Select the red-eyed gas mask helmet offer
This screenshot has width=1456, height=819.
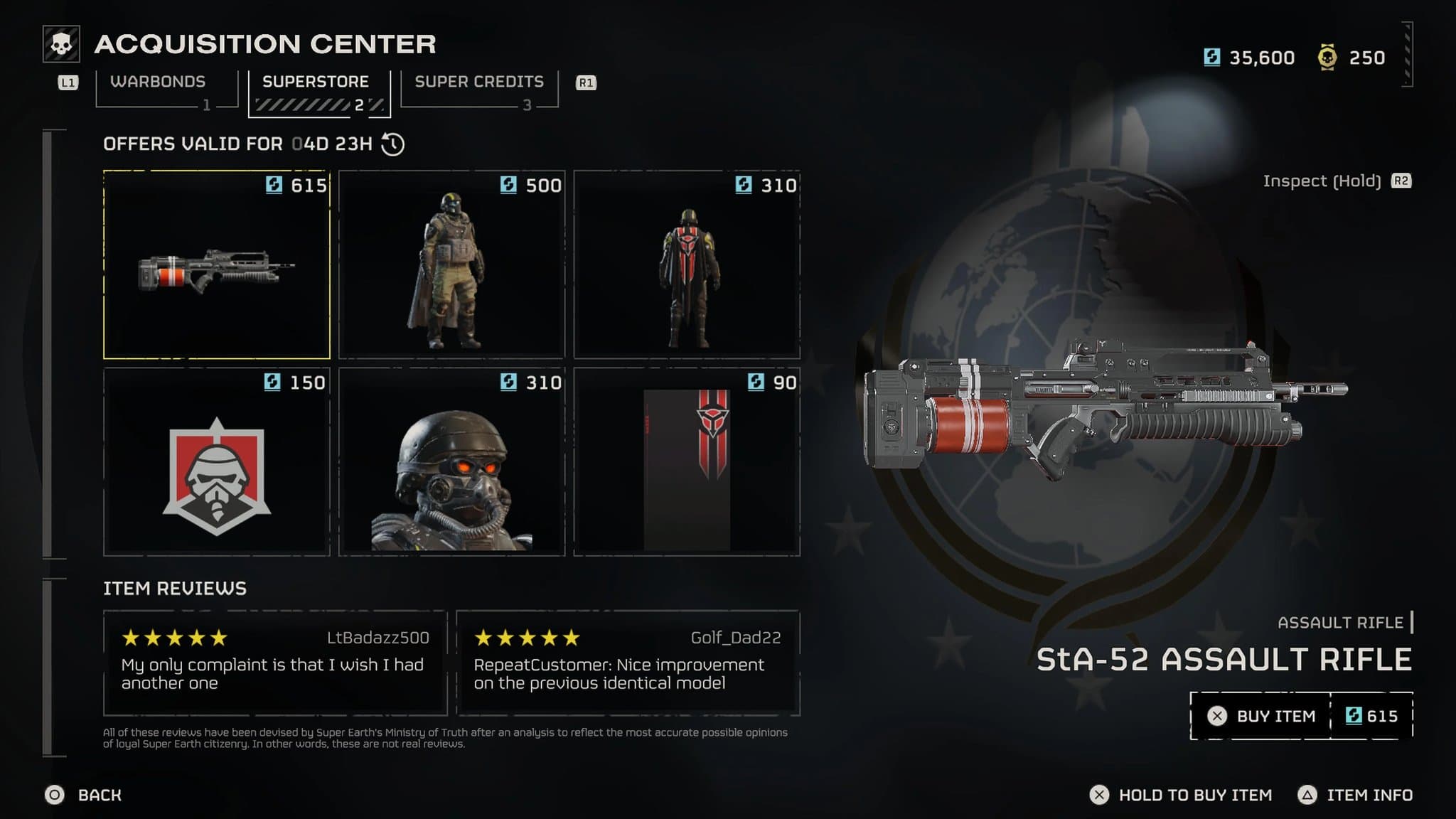[451, 462]
